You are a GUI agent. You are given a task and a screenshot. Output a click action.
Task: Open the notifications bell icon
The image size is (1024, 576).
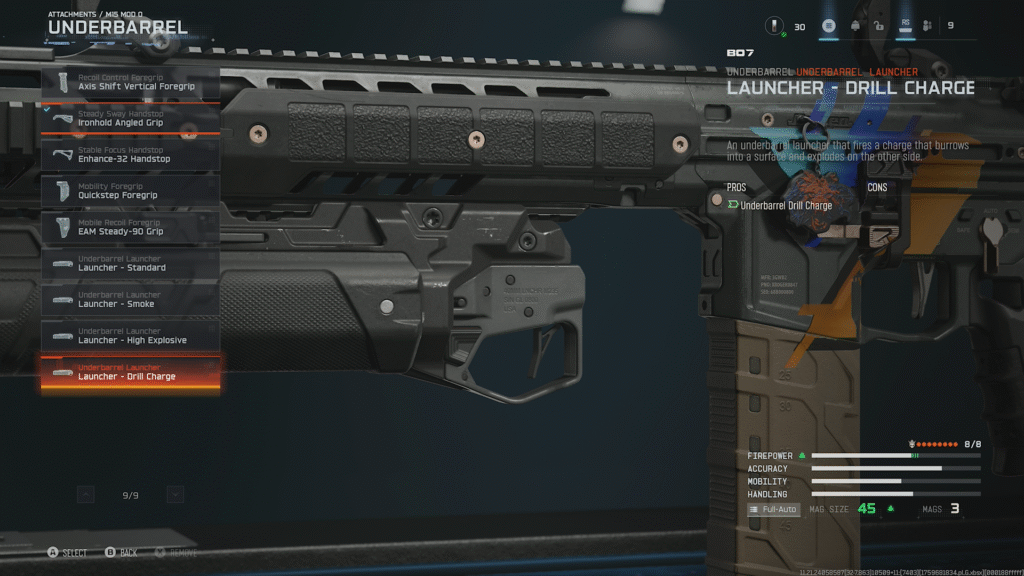[x=855, y=26]
